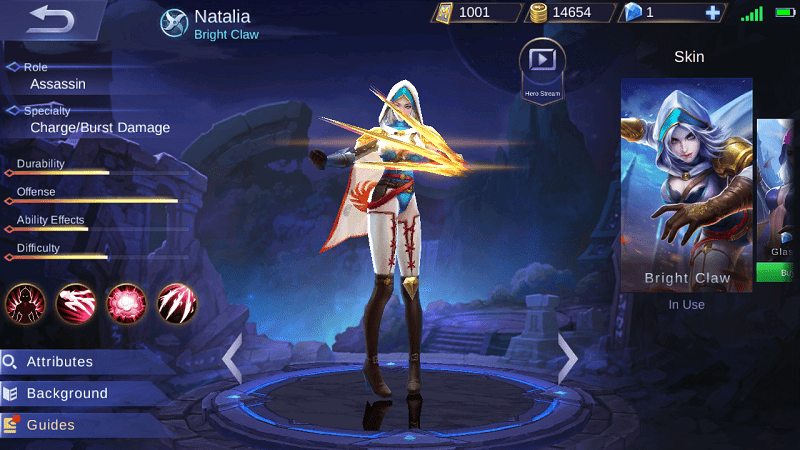This screenshot has height=450, width=800.
Task: Add diamonds with the plus button
Action: coord(712,13)
